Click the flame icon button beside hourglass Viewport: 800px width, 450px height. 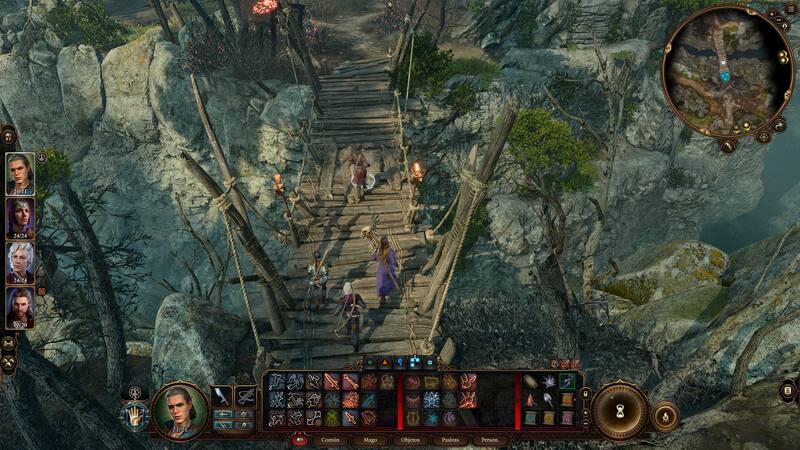point(665,414)
